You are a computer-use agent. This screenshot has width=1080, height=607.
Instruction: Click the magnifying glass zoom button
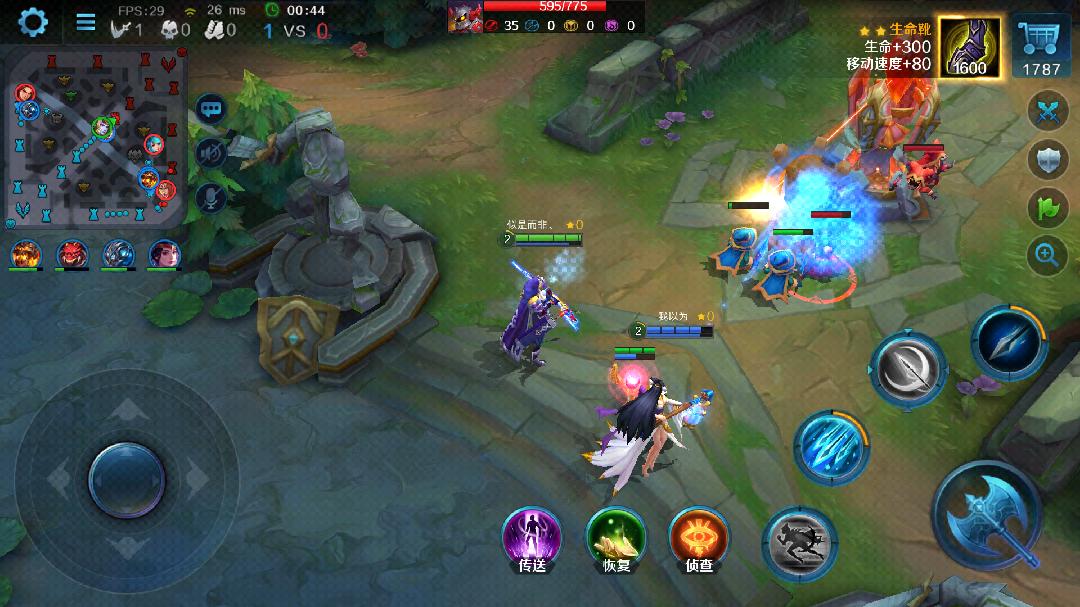pyautogui.click(x=1047, y=256)
